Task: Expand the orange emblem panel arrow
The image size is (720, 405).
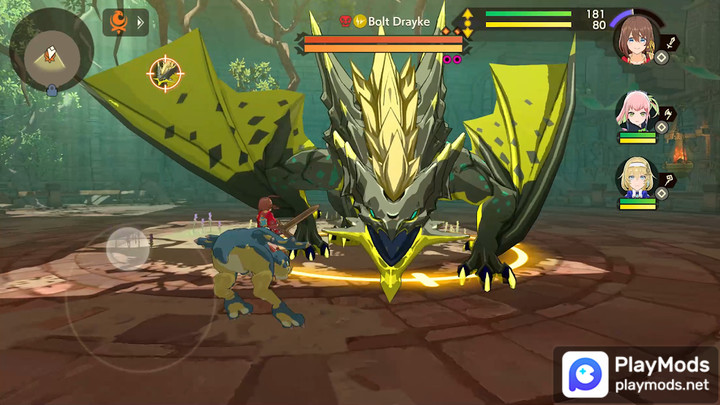Action: 140,22
